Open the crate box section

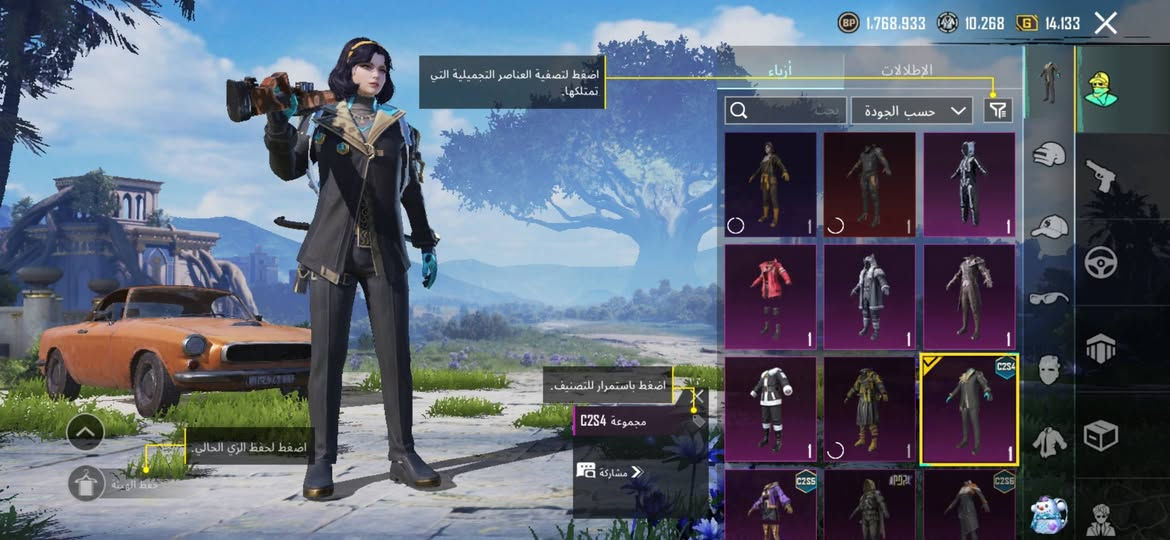coord(1101,435)
